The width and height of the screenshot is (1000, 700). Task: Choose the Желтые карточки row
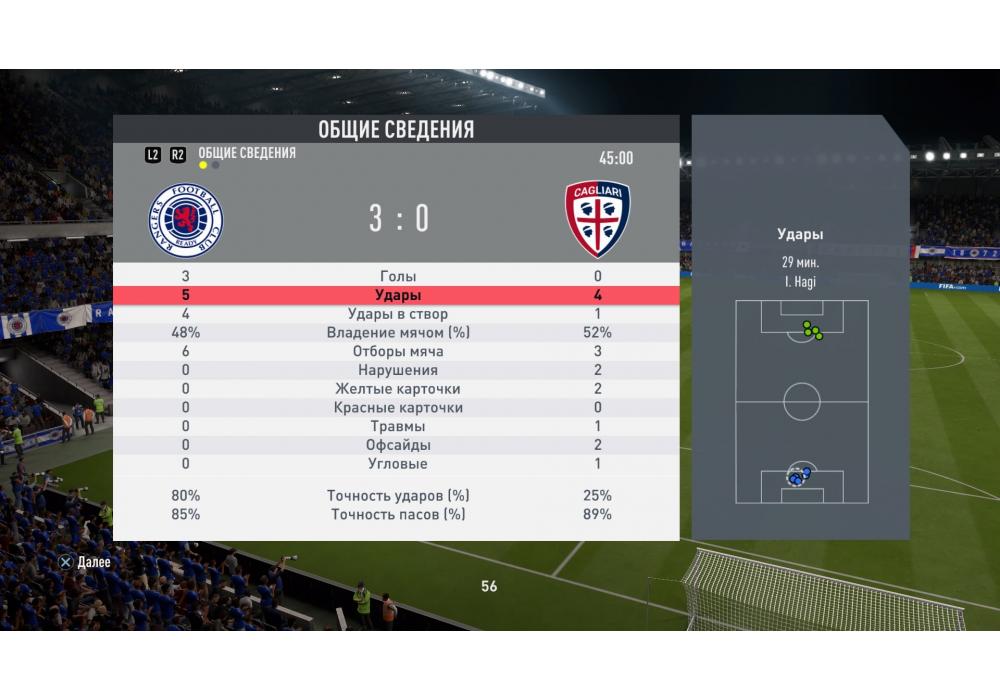[398, 389]
